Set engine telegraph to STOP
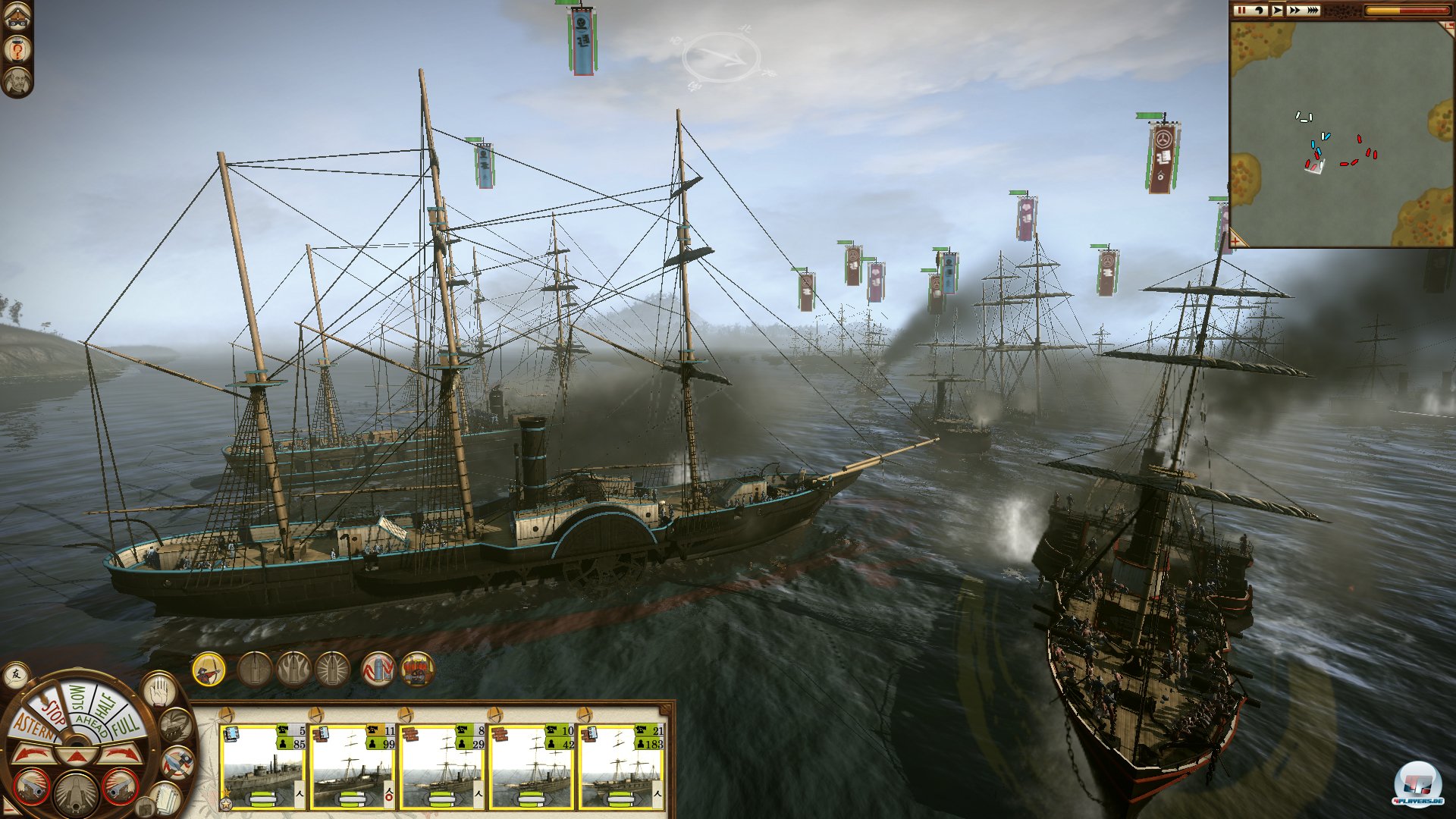The width and height of the screenshot is (1456, 819). [53, 711]
